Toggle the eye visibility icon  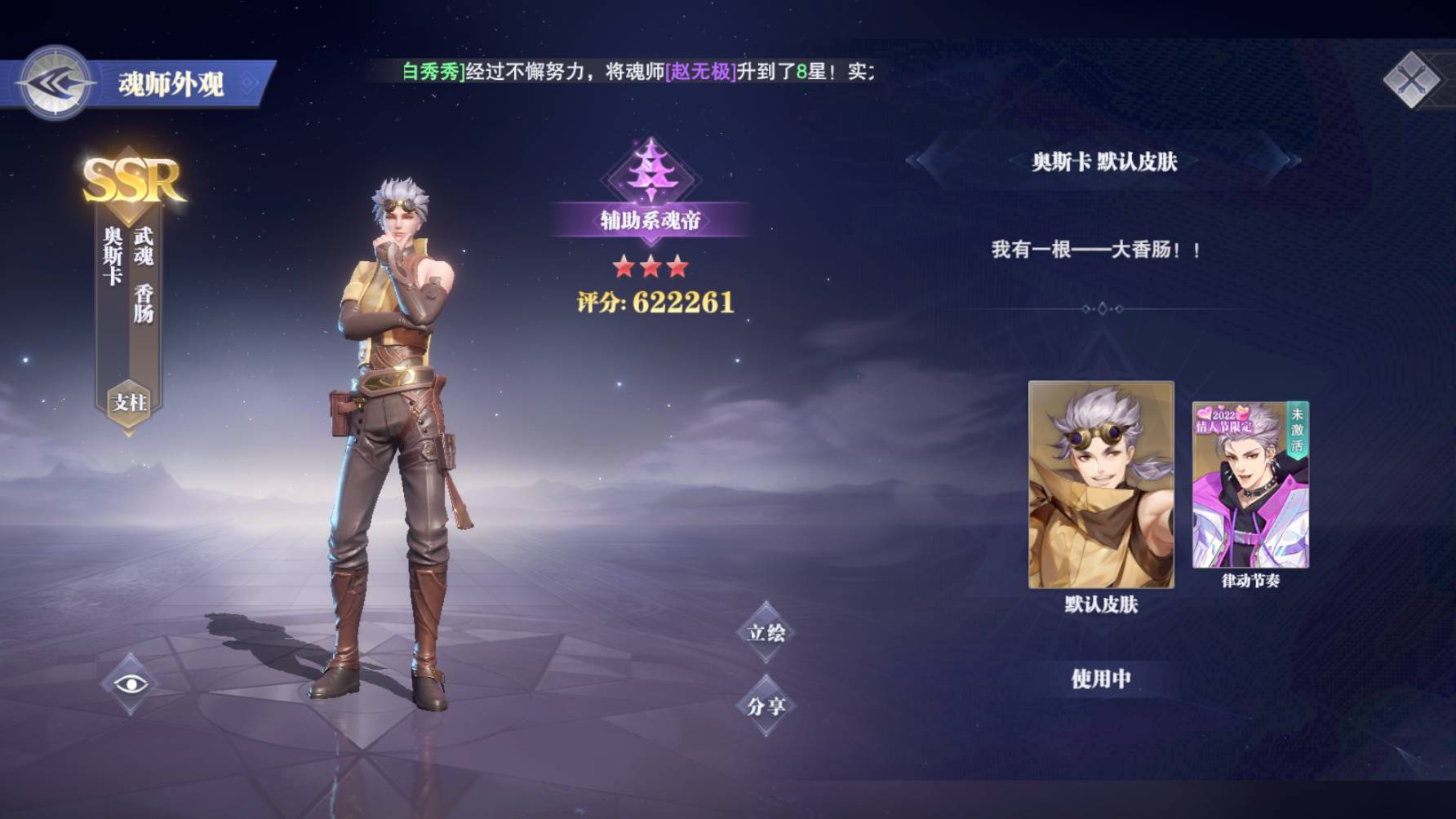tap(131, 684)
